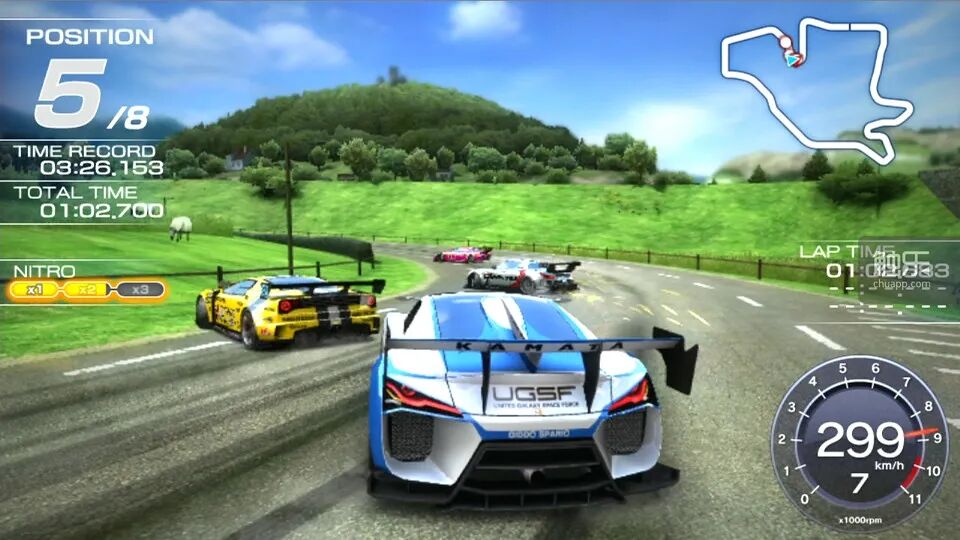Activate the x1 nitro charge
The width and height of the screenshot is (960, 540).
(x=36, y=290)
